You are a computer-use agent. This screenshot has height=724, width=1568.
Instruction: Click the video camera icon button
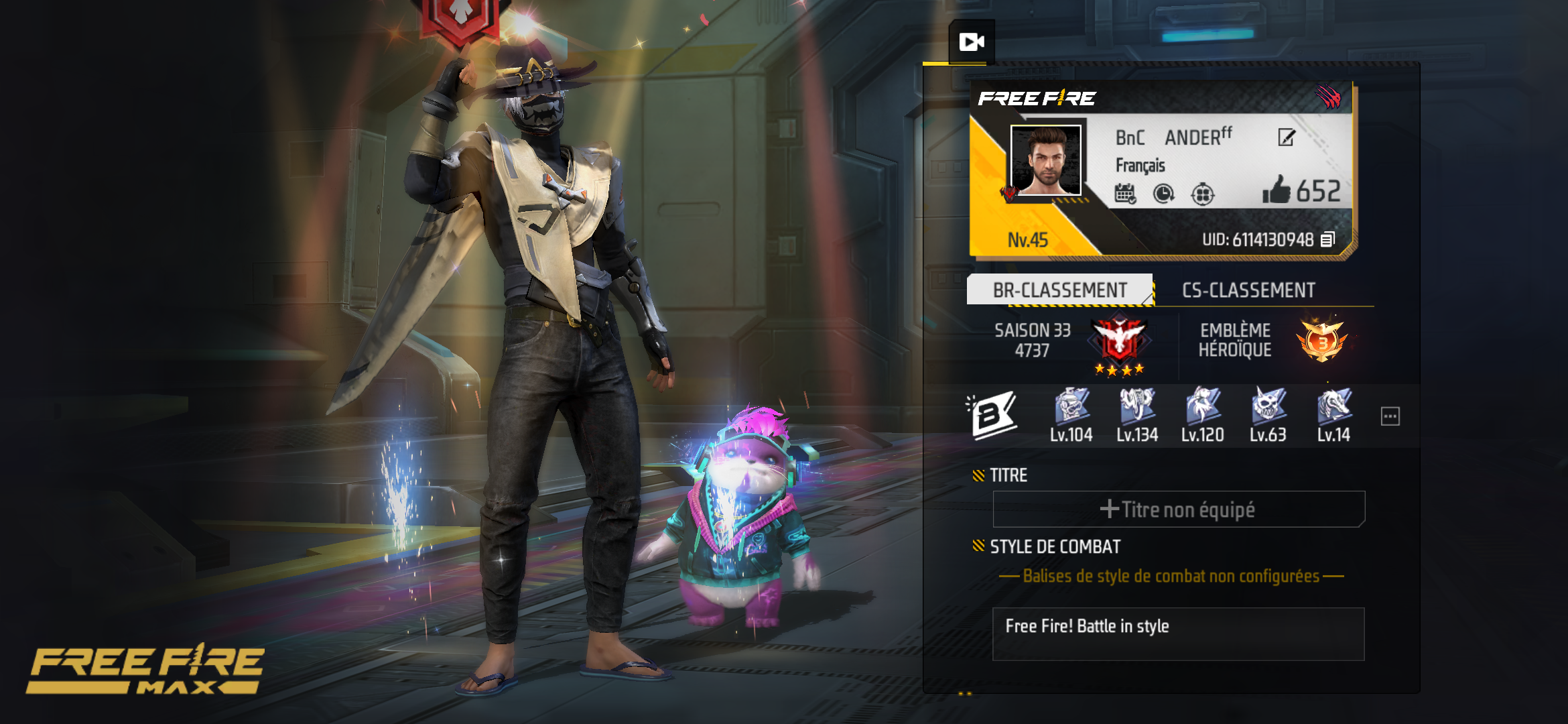pyautogui.click(x=972, y=42)
